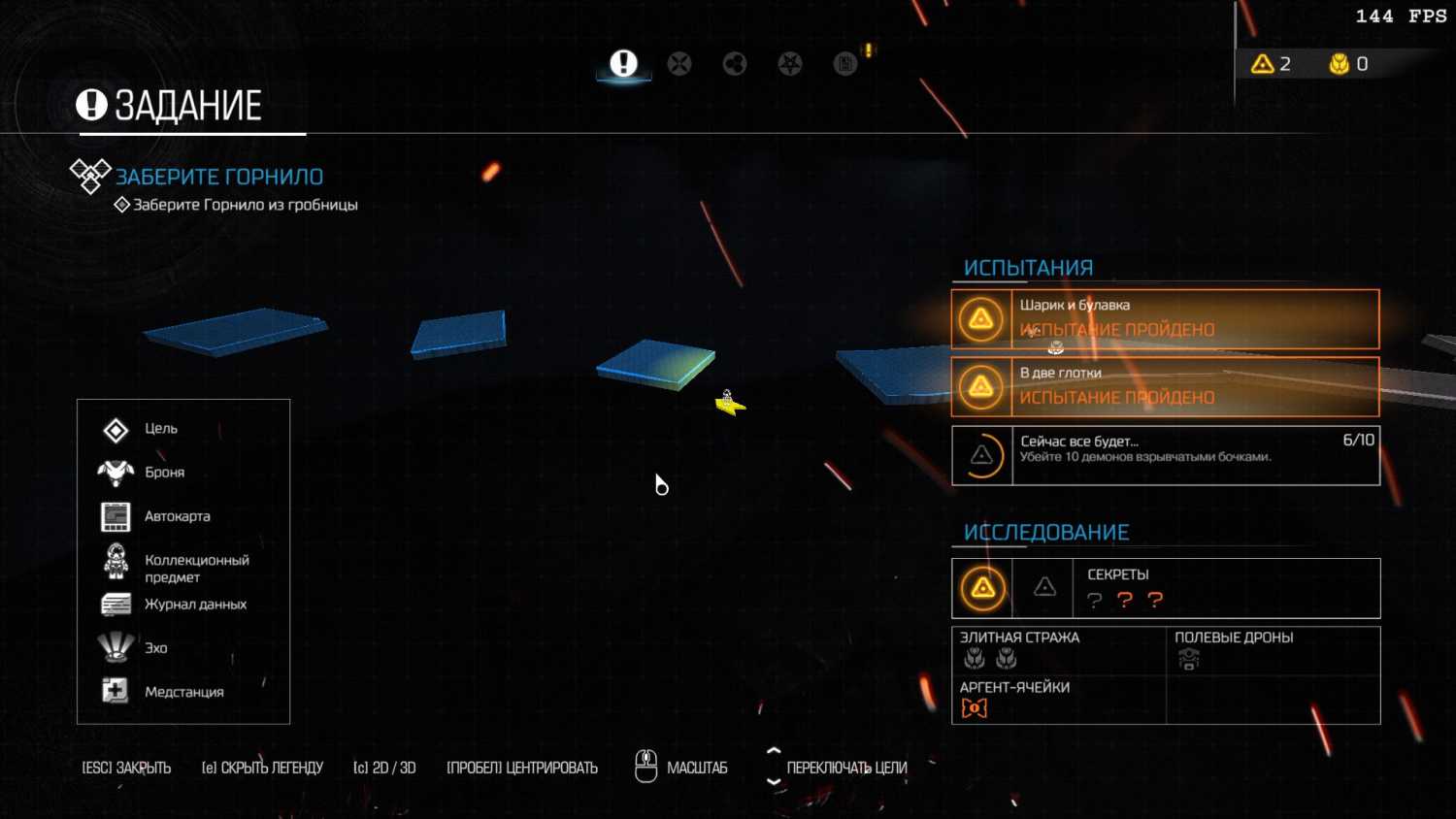Choose the 'Коллекционный предмет' legend entry
This screenshot has height=819, width=1456.
(196, 568)
